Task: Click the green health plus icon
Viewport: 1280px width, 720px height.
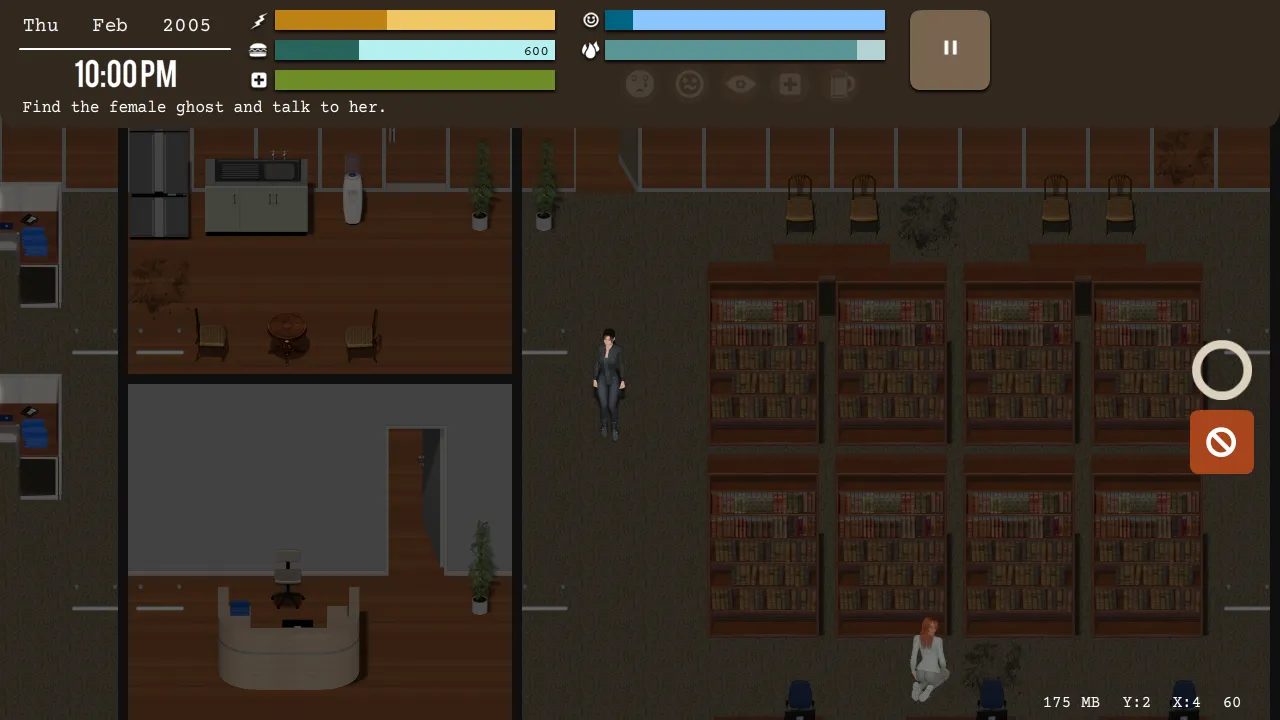Action: tap(258, 79)
